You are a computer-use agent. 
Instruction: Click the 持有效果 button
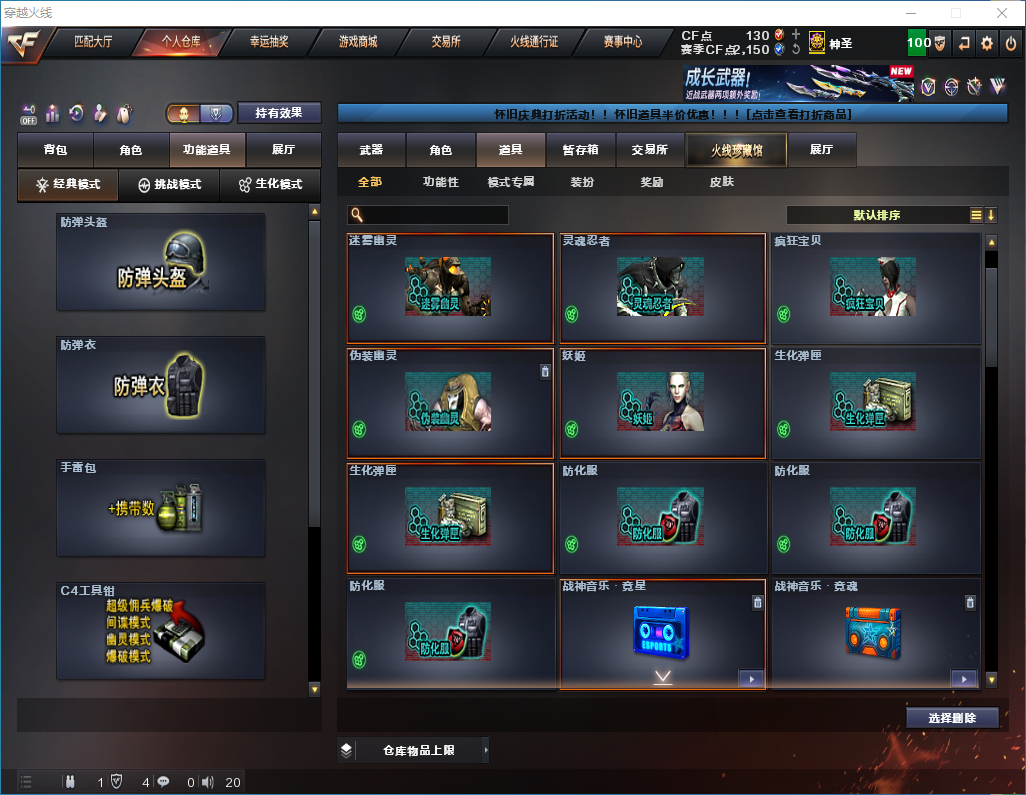point(279,113)
